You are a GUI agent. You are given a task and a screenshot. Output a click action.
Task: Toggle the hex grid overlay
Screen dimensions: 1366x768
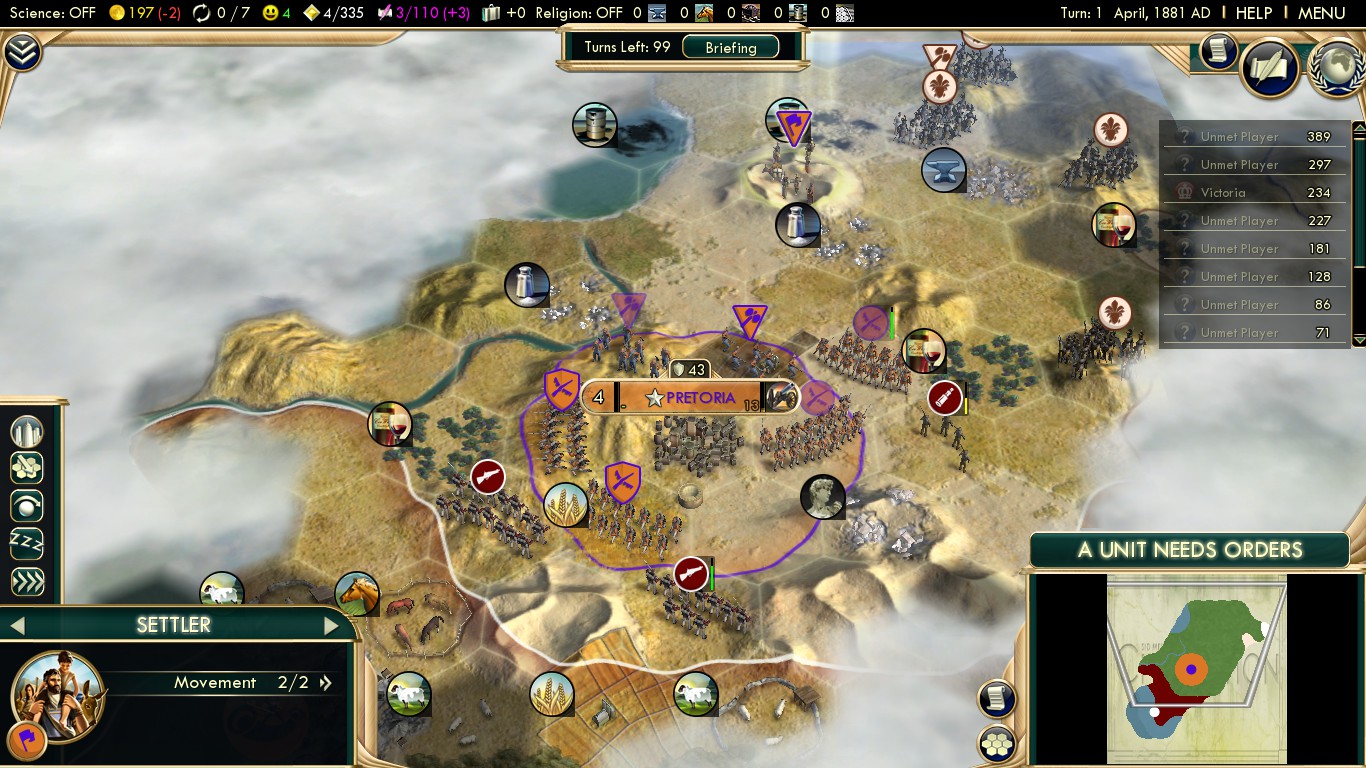997,745
